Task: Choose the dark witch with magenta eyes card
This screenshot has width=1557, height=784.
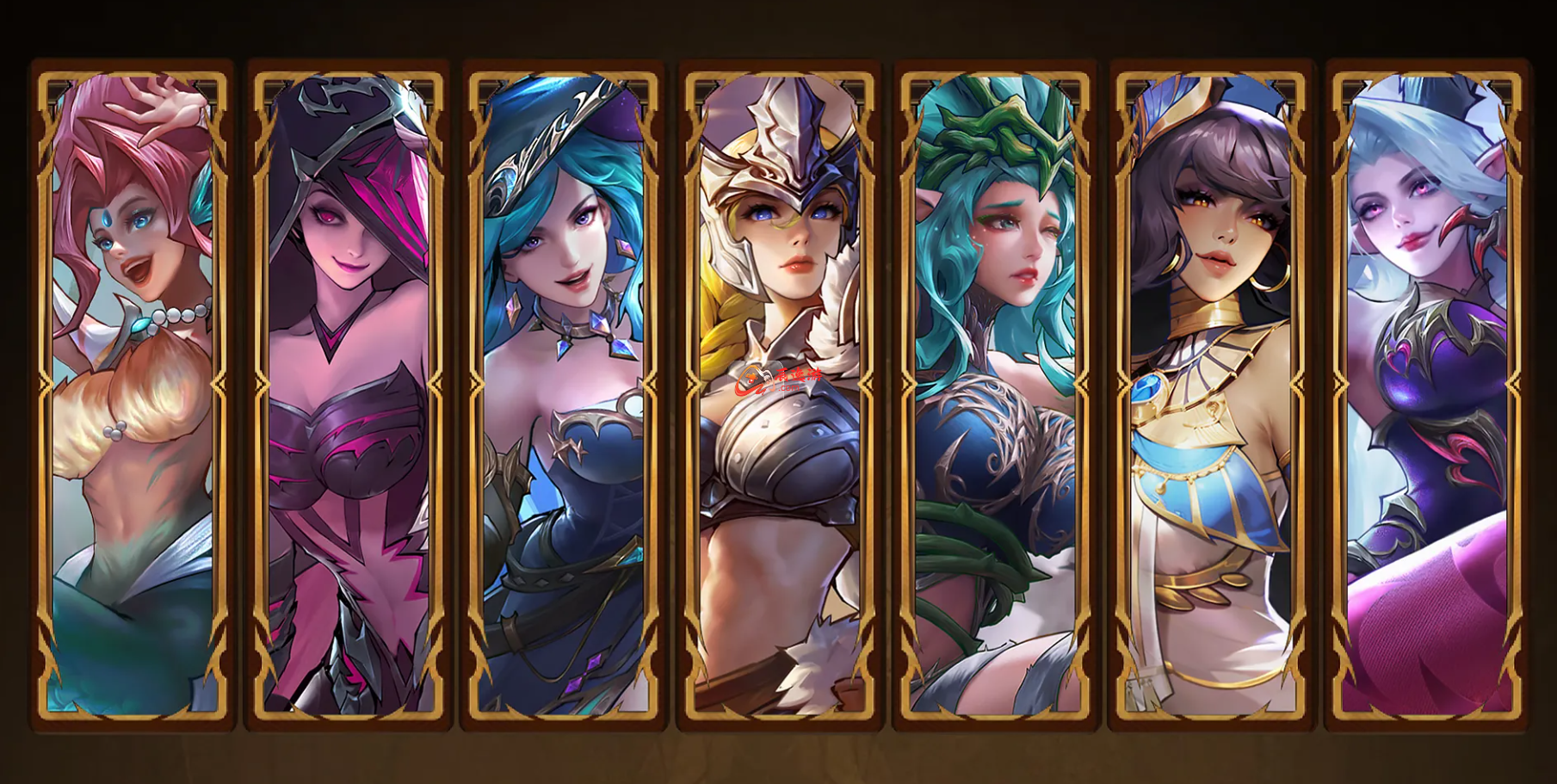Action: [349, 396]
